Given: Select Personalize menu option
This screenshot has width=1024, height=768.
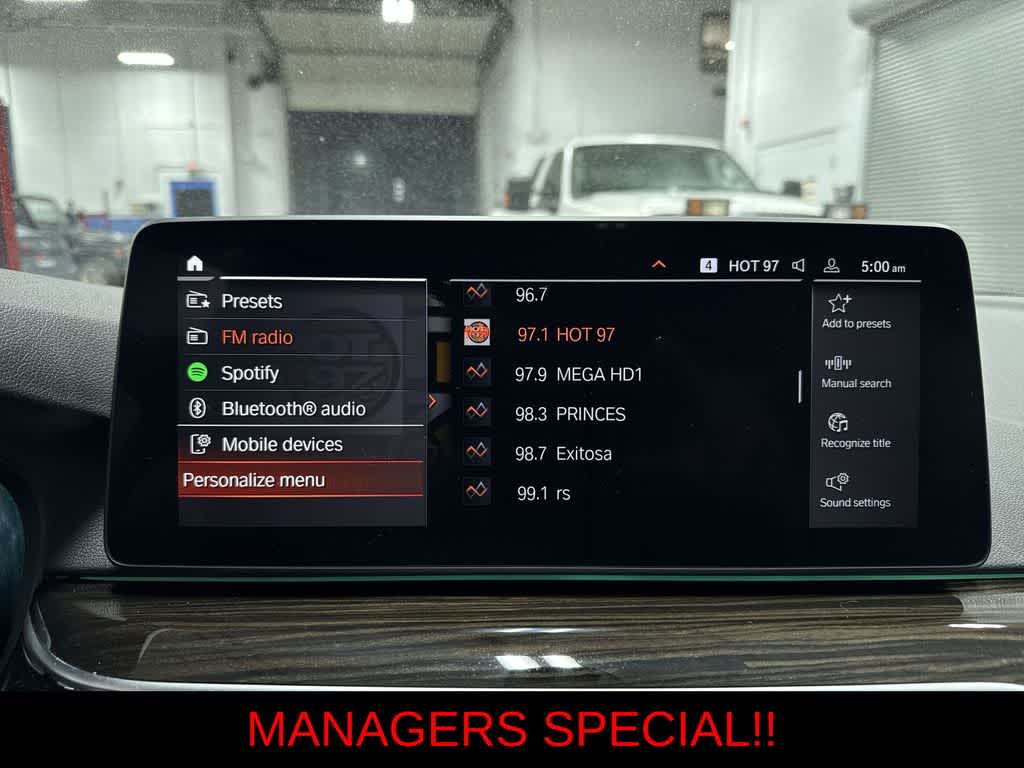Looking at the screenshot, I should (x=254, y=480).
